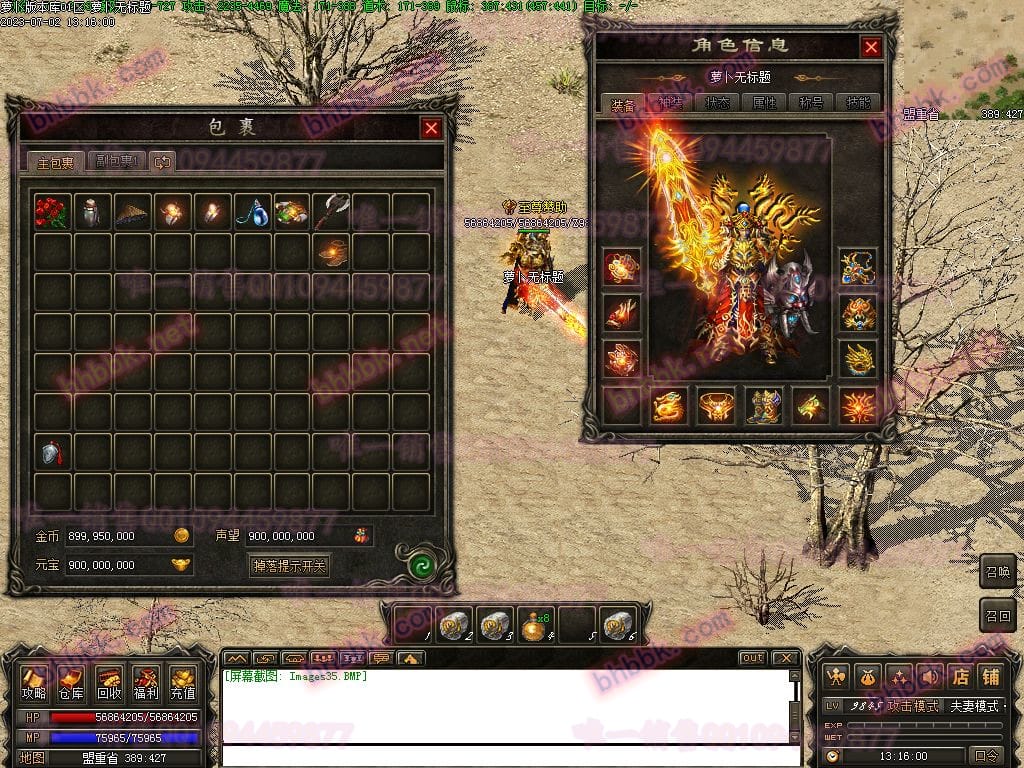Select the red roses item slot

pyautogui.click(x=52, y=212)
